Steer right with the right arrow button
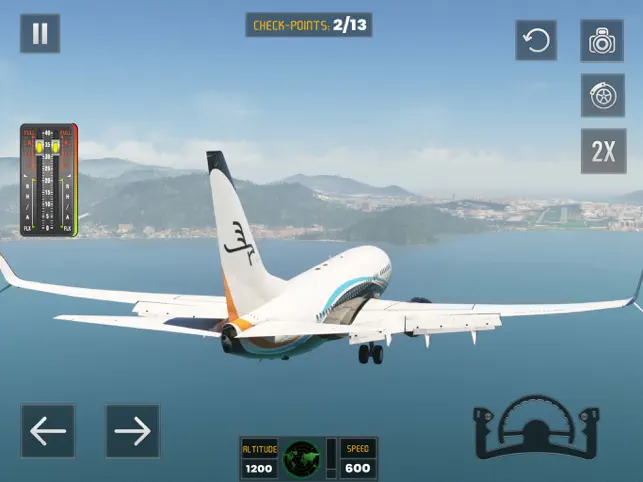 133,430
